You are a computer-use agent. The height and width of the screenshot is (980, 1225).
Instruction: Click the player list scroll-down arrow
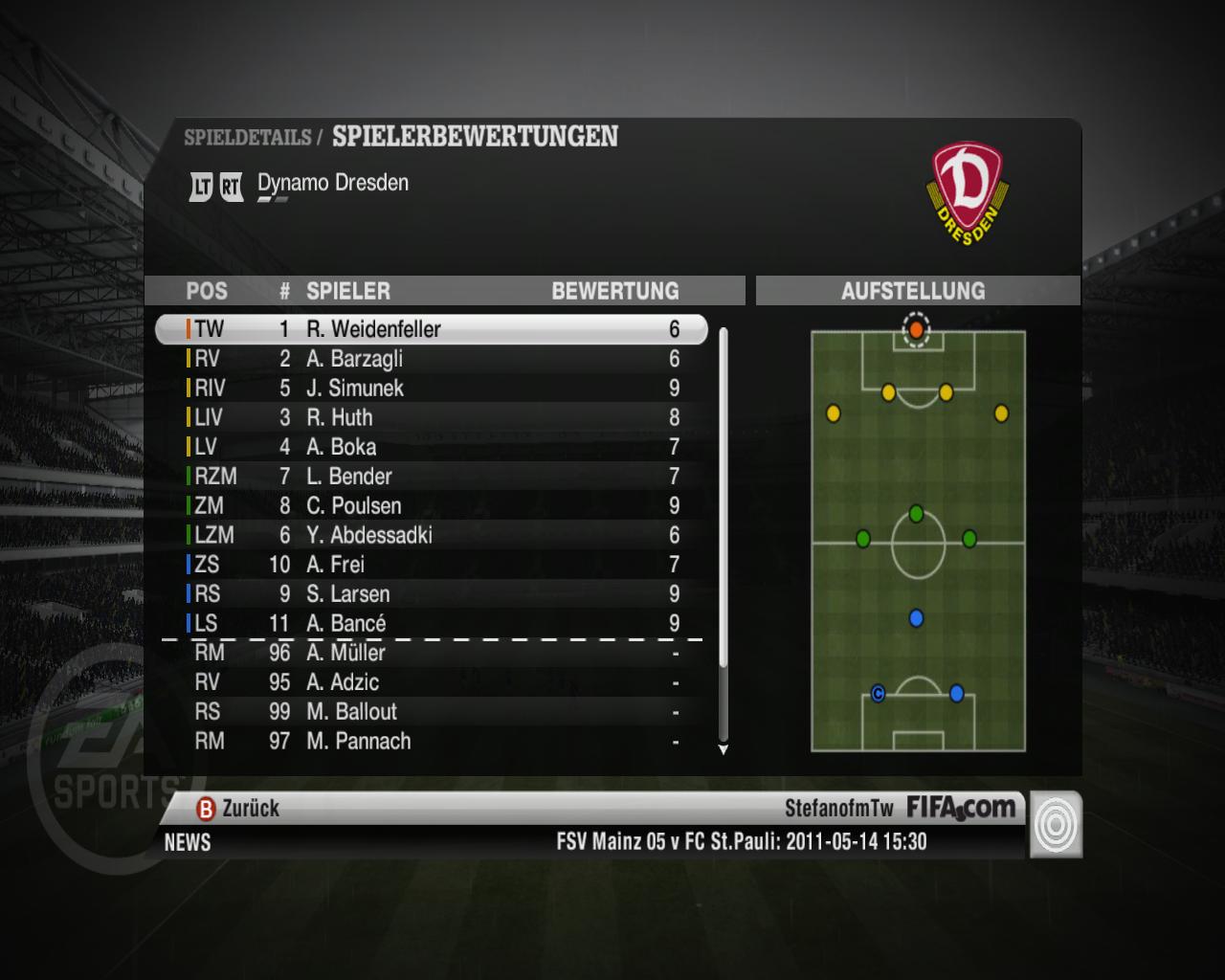(724, 750)
